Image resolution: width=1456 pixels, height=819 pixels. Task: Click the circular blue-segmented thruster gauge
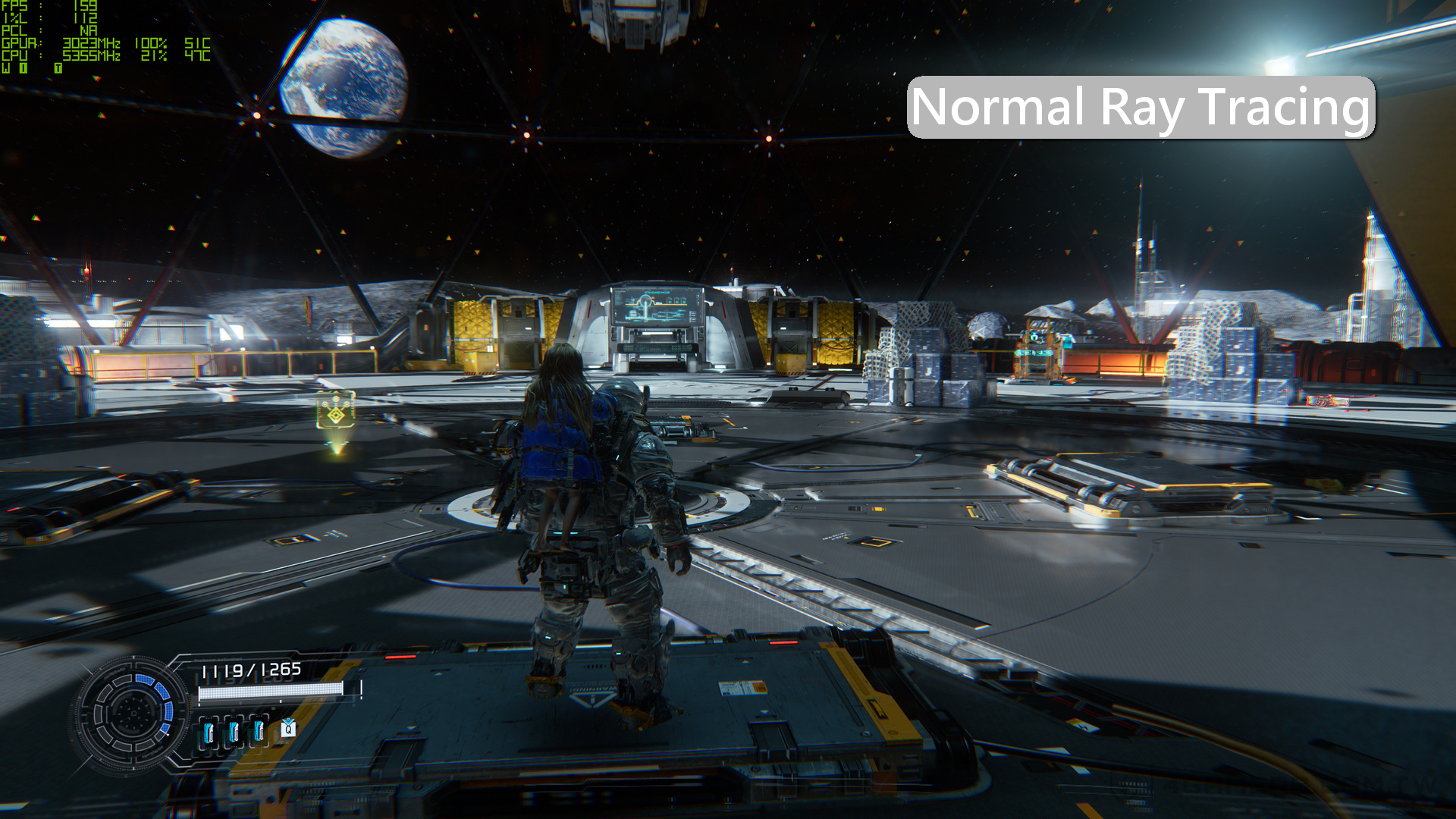(133, 712)
